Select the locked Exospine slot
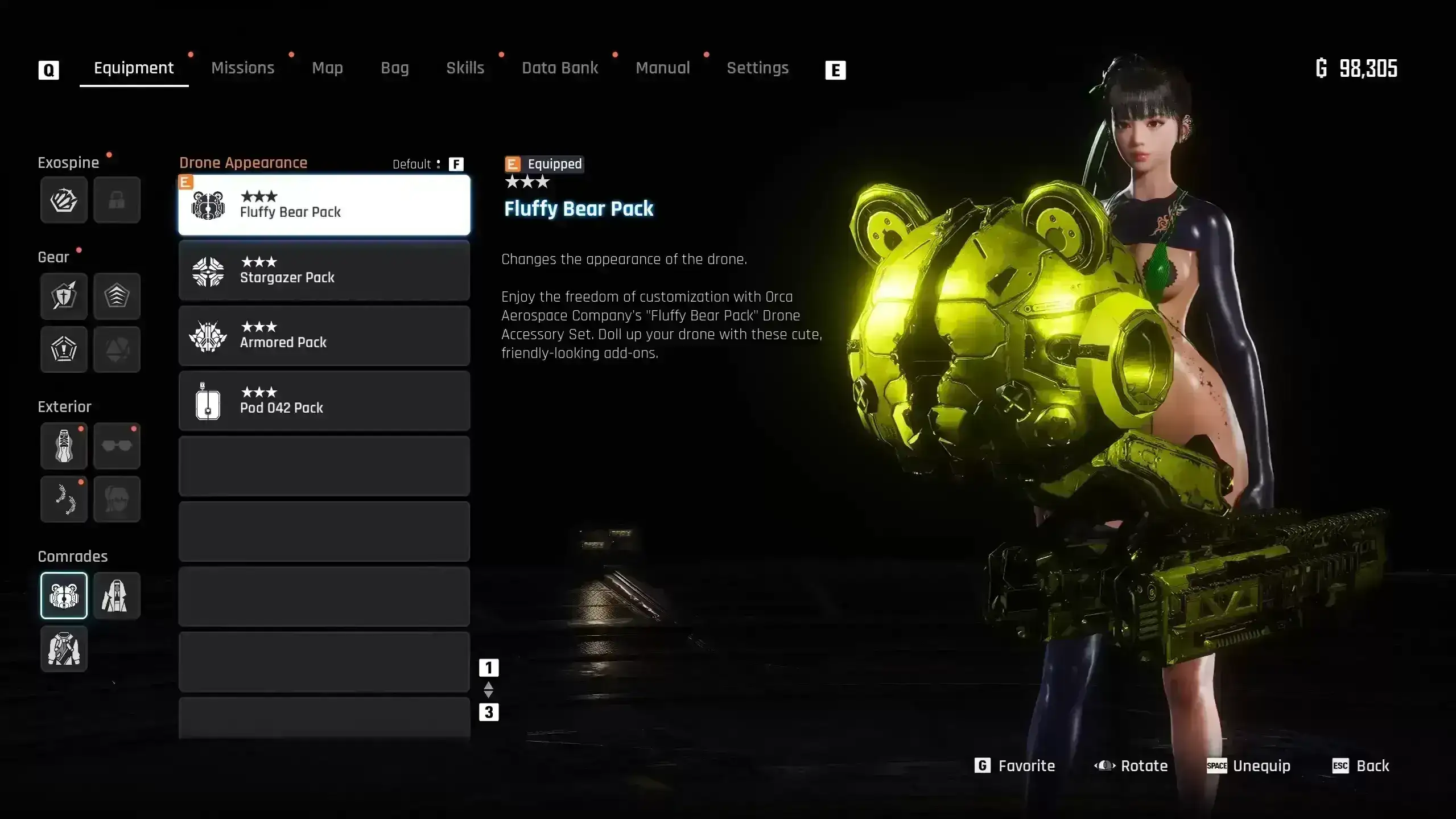The image size is (1456, 819). [x=117, y=200]
